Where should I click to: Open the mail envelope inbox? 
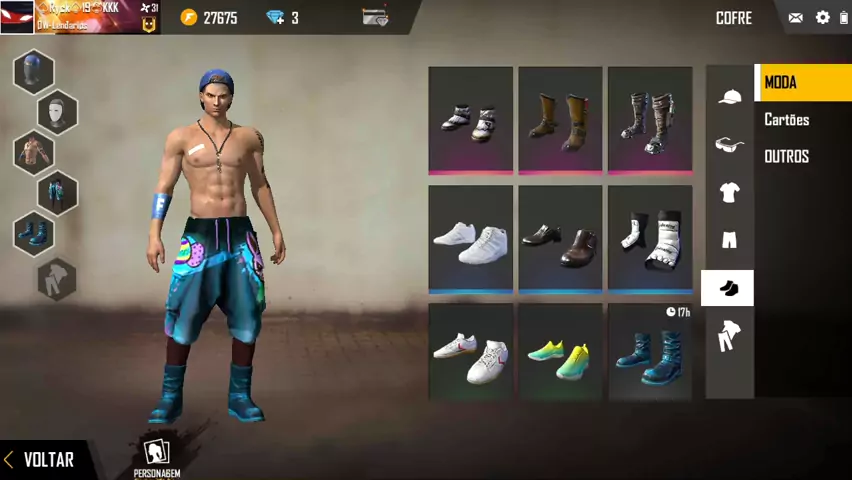click(x=796, y=18)
